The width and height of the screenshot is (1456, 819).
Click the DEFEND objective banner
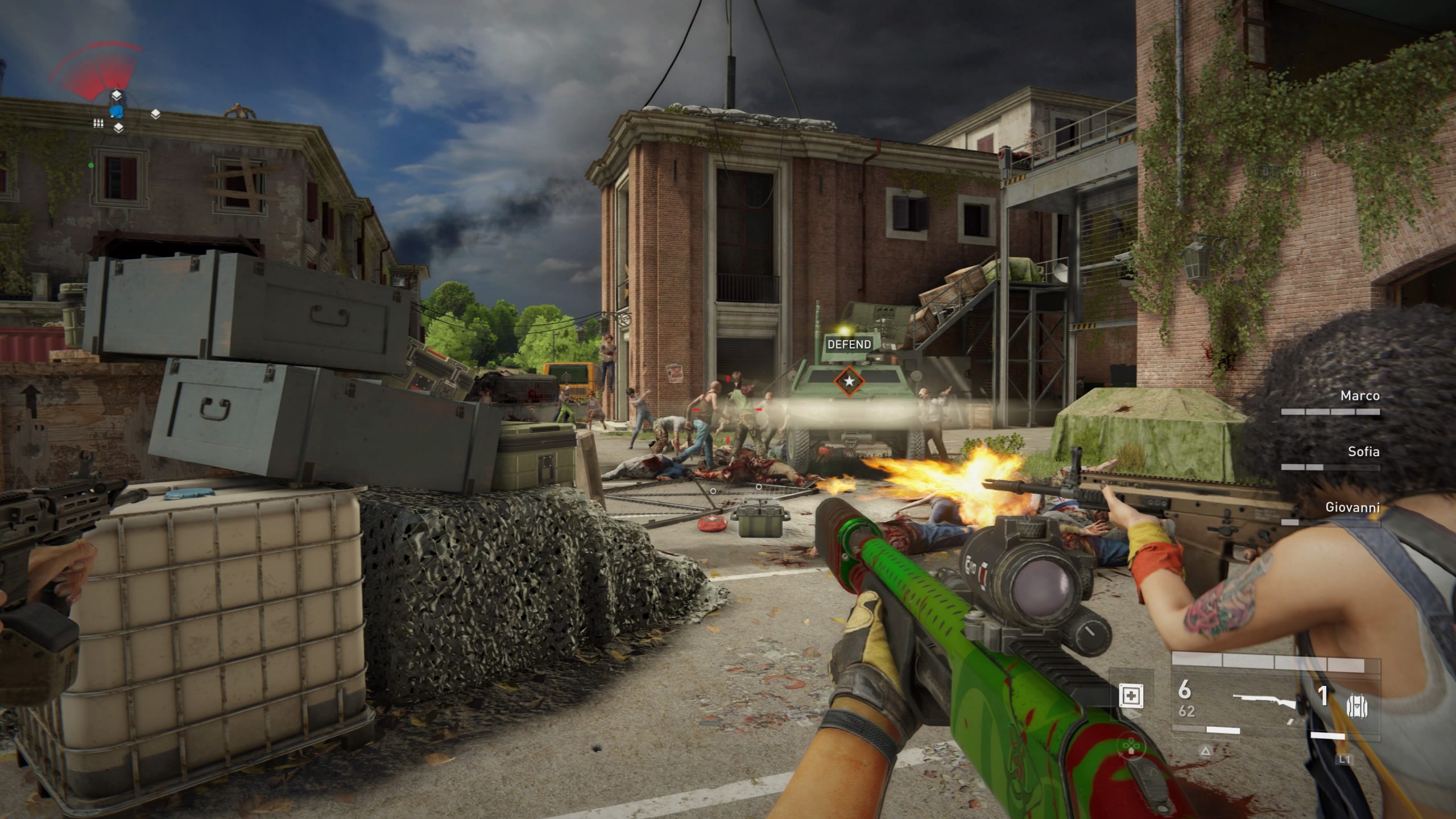848,344
